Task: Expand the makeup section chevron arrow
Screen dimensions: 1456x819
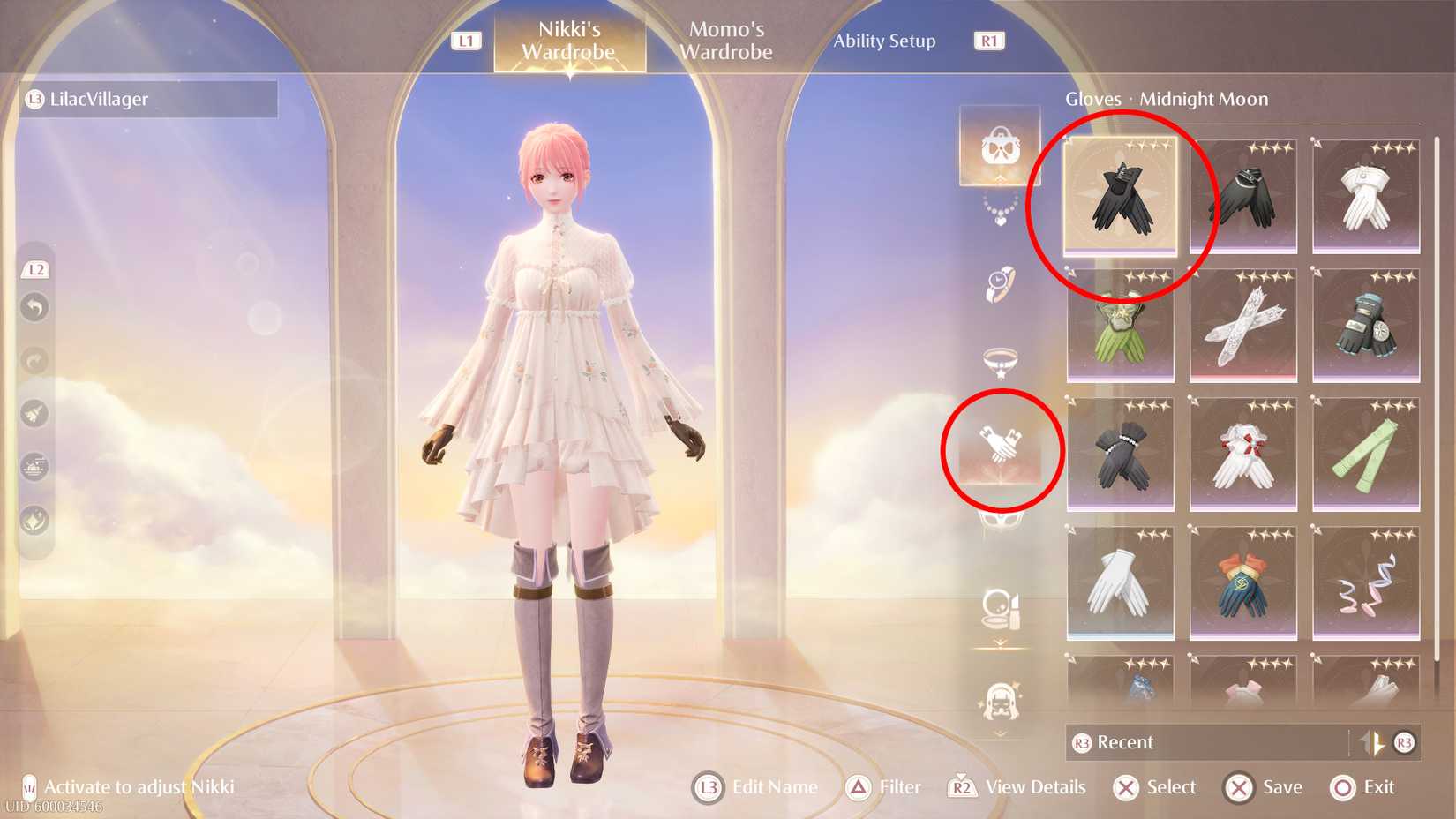Action: (998, 638)
